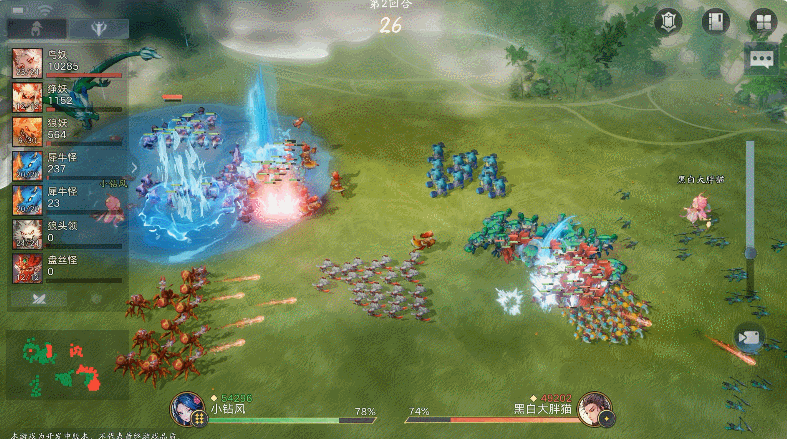Screen dimensions: 787x439
Task: View 黑白大胖猫 player portrait
Action: click(x=593, y=411)
